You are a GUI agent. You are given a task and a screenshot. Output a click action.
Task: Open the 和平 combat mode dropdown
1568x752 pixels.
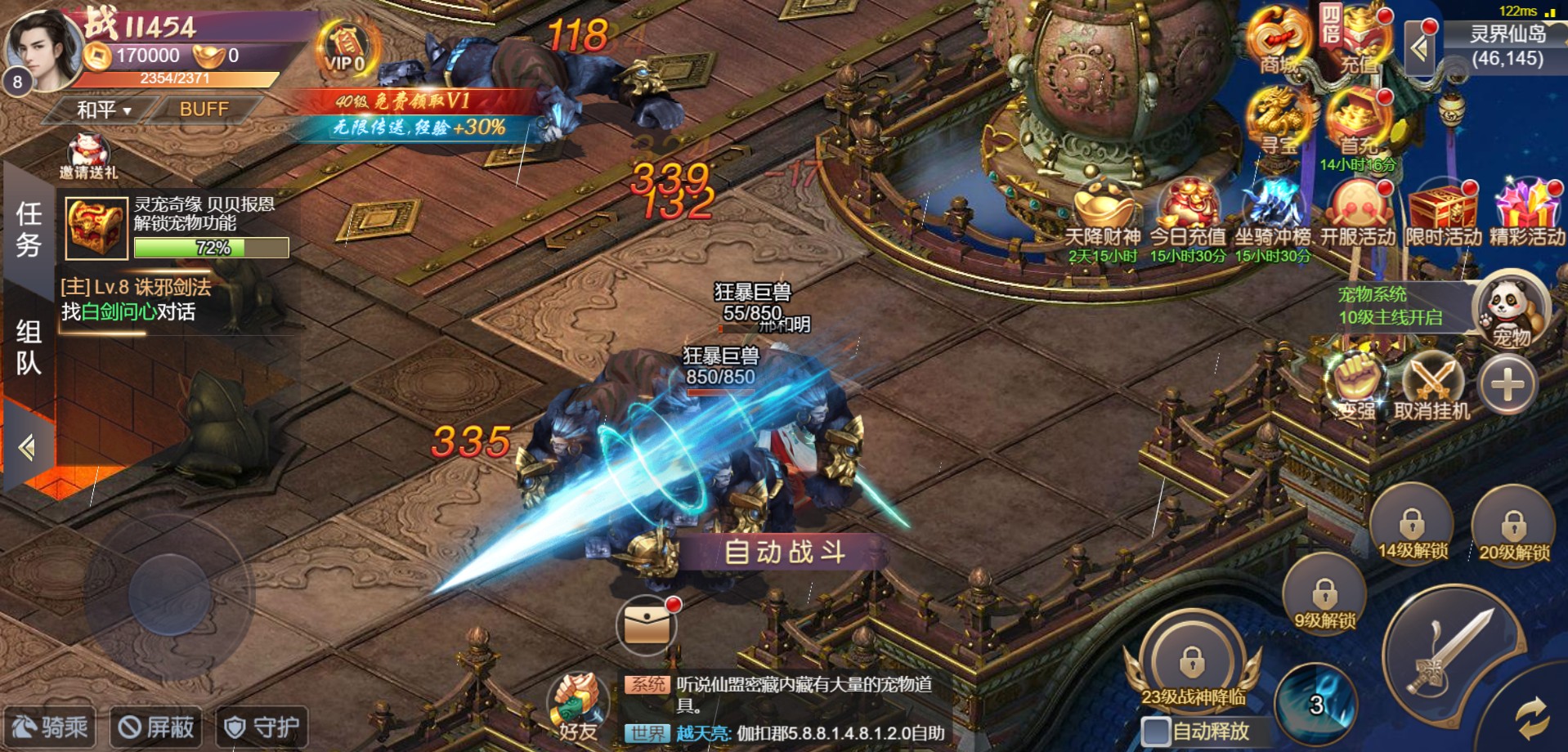103,110
